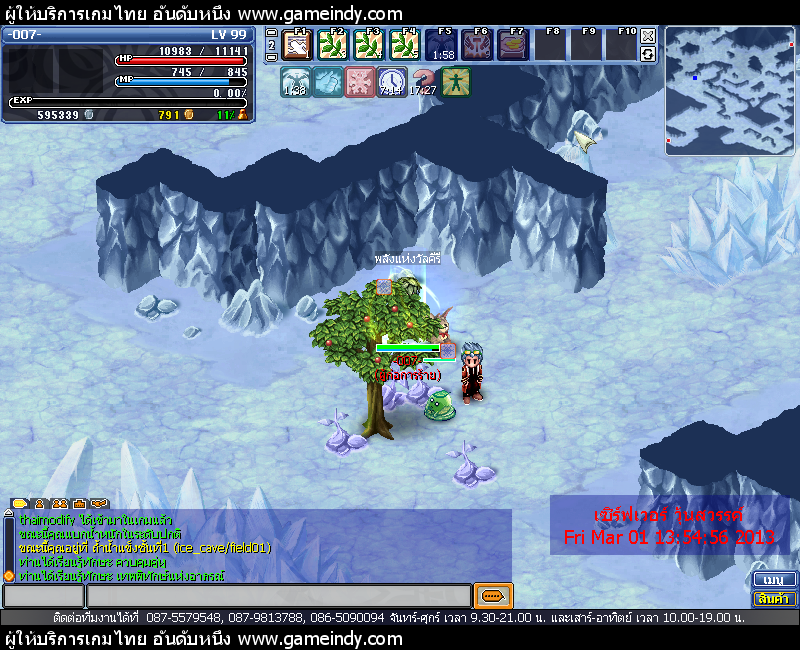Select the pink snowflake buff icon
Image resolution: width=800 pixels, height=650 pixels.
tap(359, 82)
